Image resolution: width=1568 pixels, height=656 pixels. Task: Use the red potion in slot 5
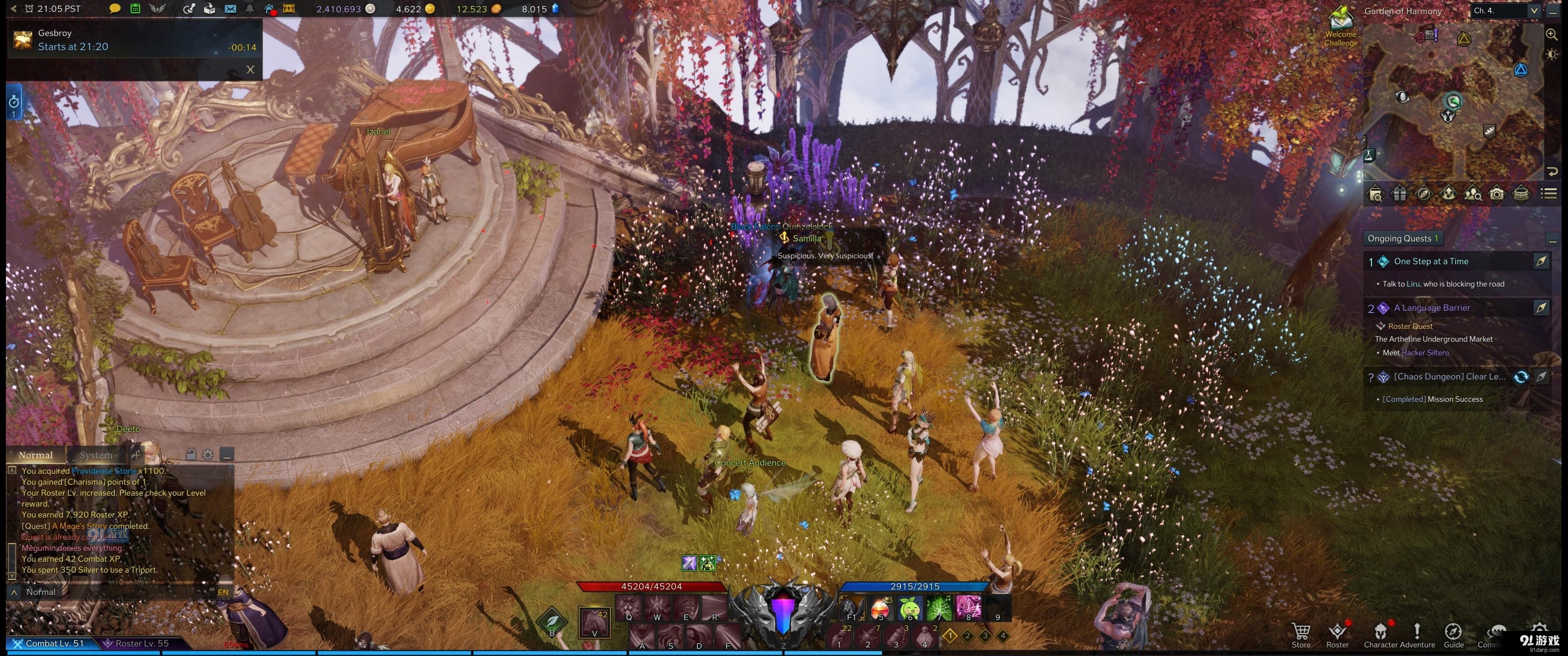pos(880,607)
